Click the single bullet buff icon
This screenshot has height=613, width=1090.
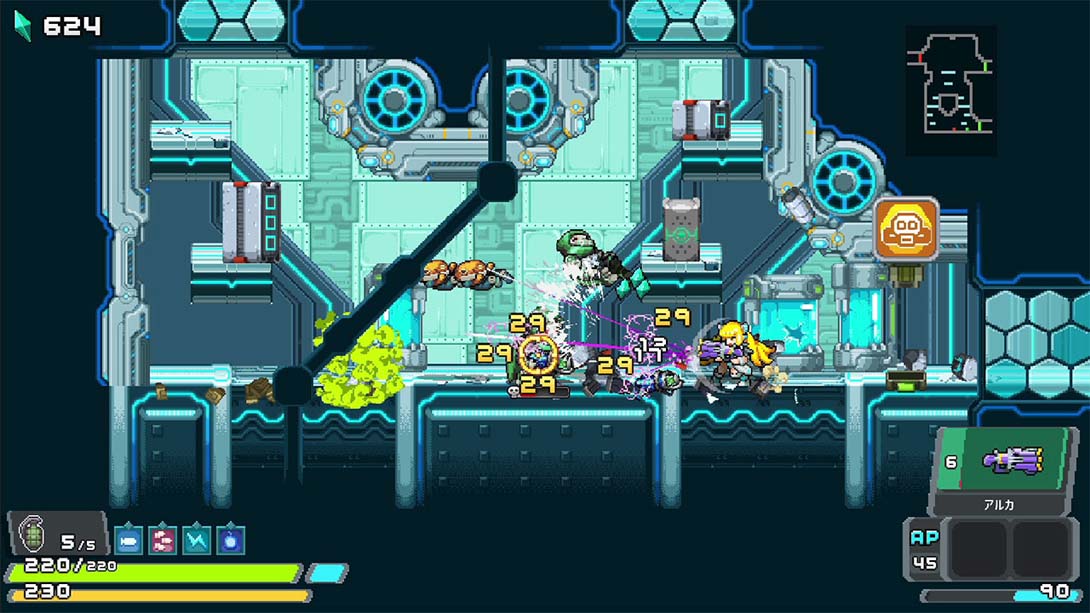(129, 540)
